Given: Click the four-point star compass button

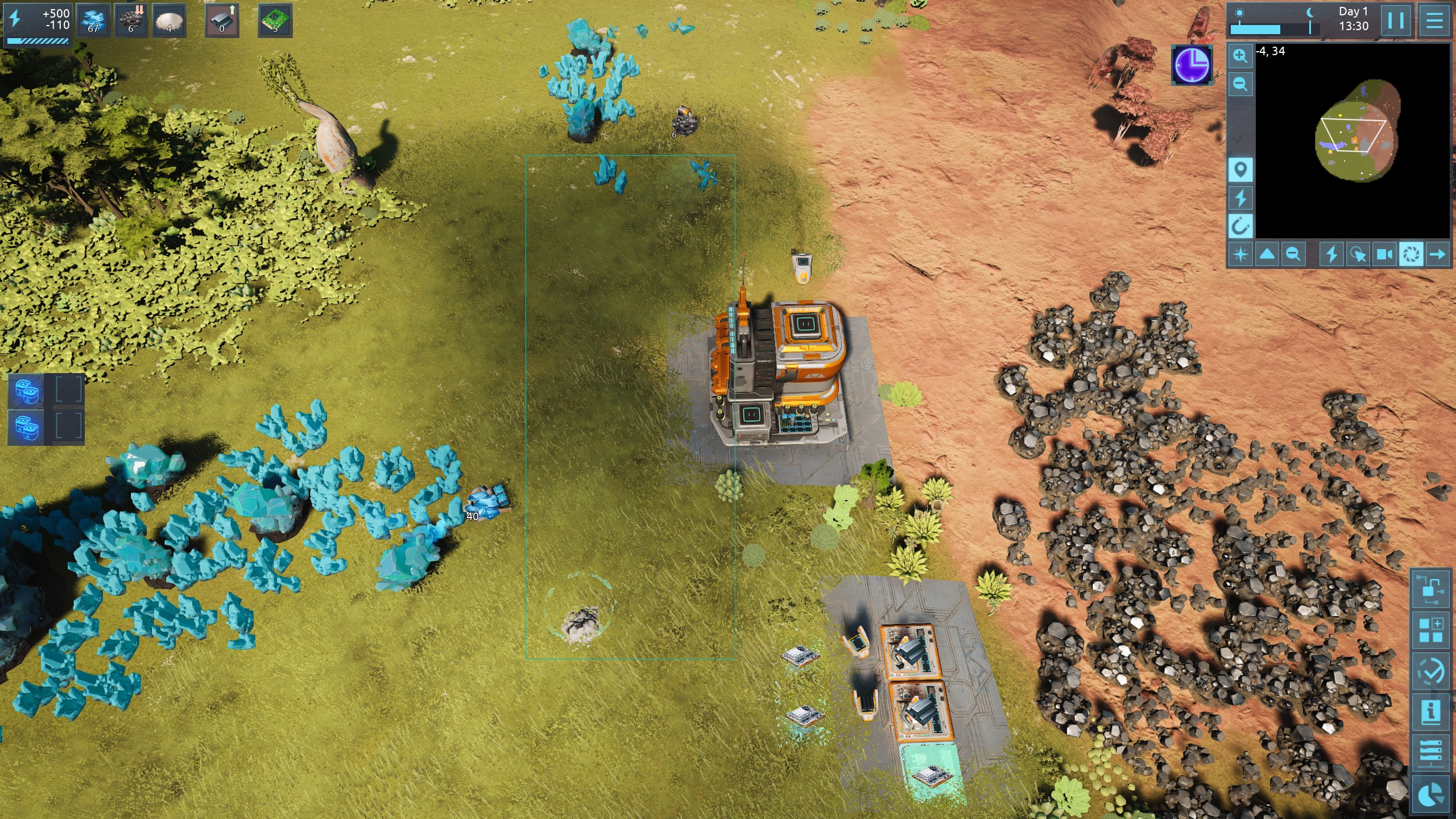Looking at the screenshot, I should pos(1240,254).
